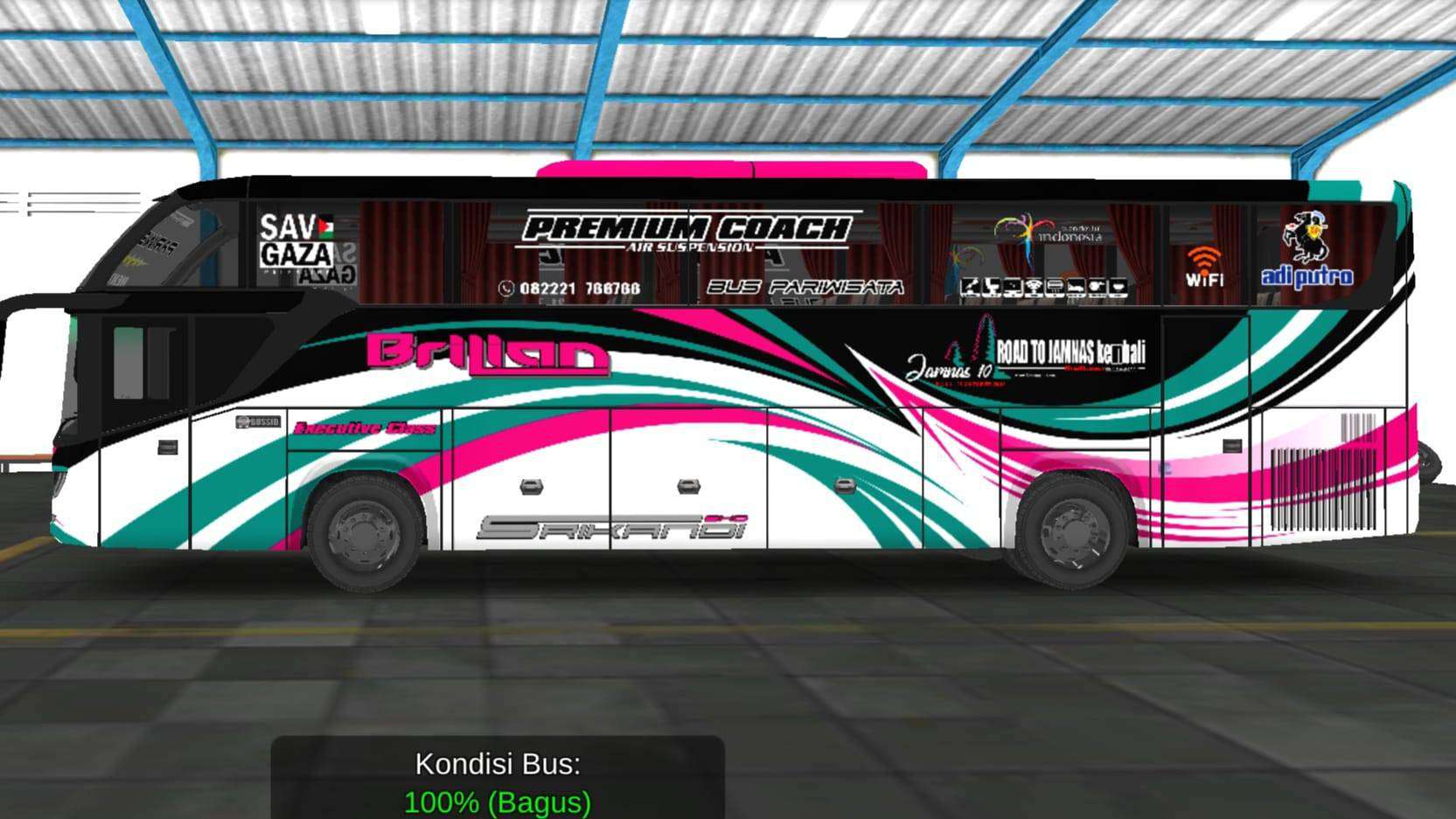Click the AC facility icon on the strip
Screen dimensions: 1456x819
1055,284
